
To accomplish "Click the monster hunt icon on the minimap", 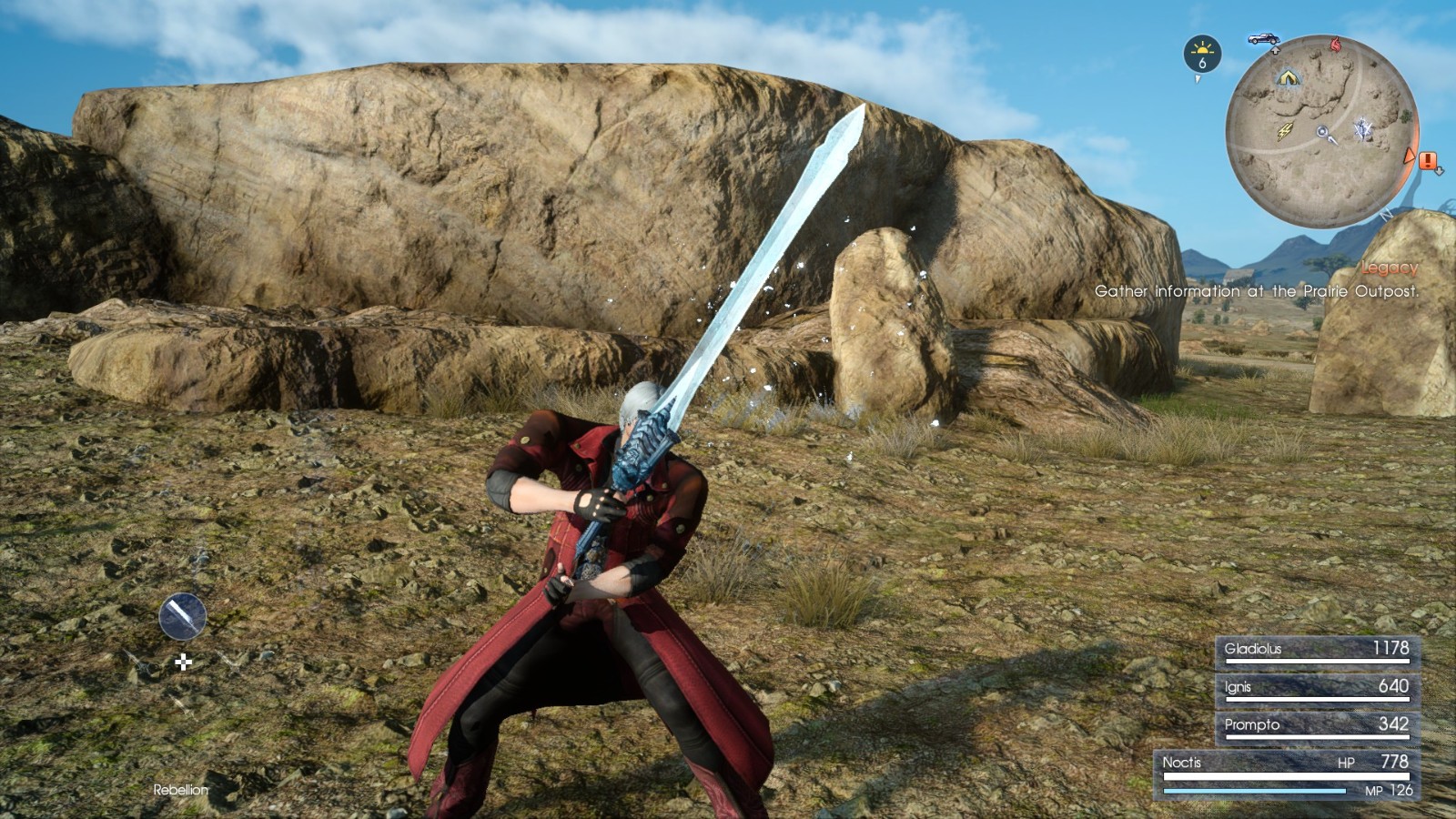I will [x=1362, y=130].
